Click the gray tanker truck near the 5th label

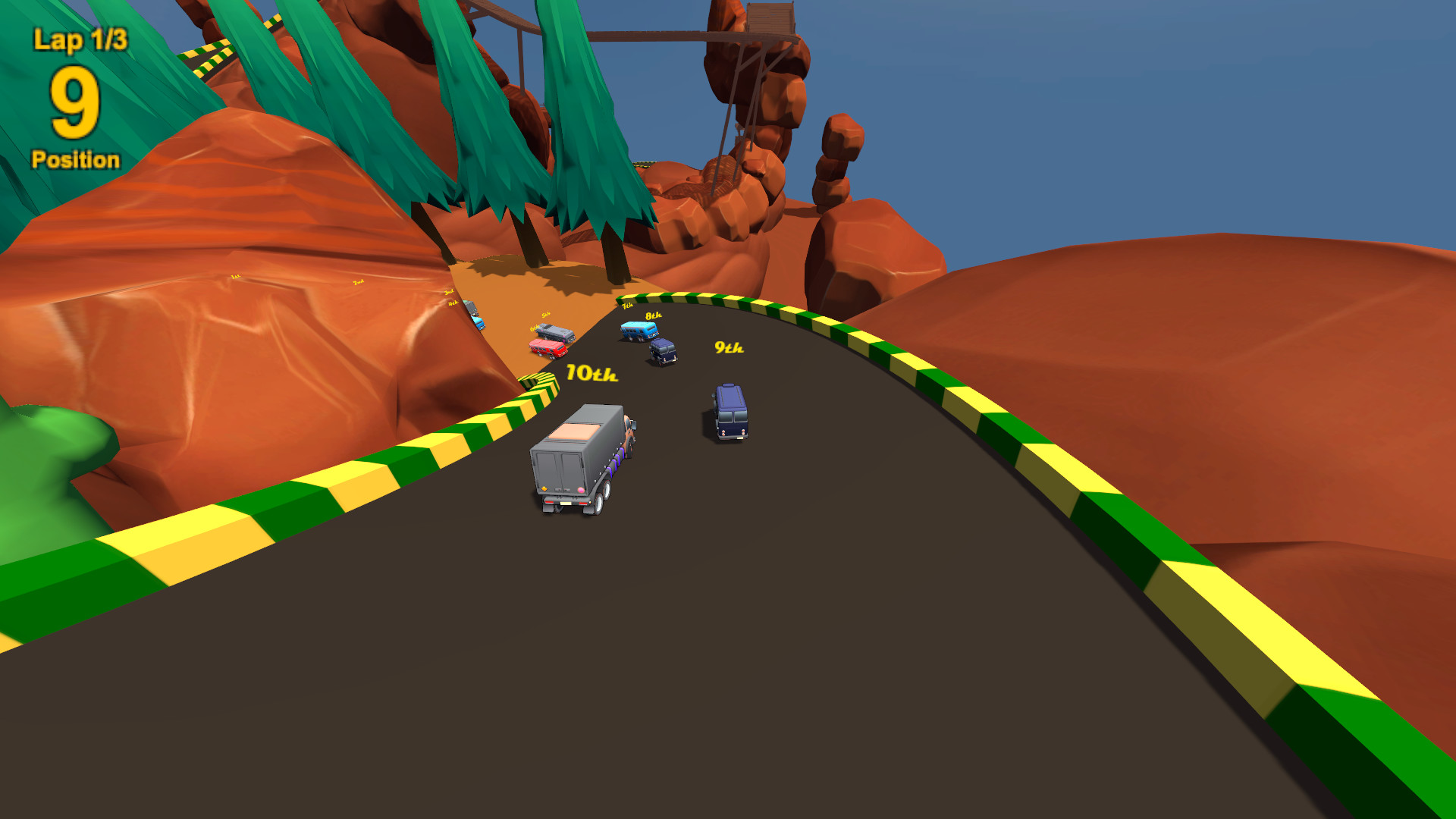554,331
